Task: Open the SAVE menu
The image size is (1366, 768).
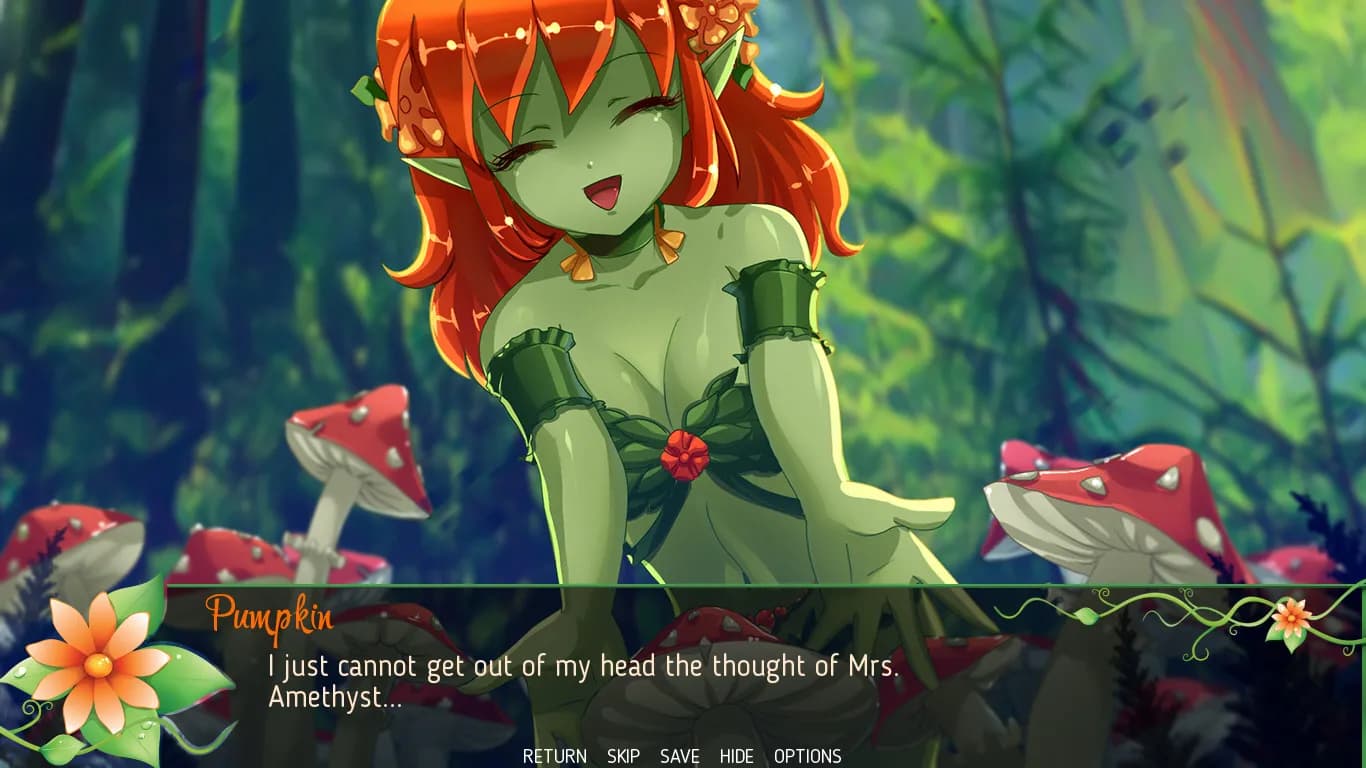Action: (679, 756)
